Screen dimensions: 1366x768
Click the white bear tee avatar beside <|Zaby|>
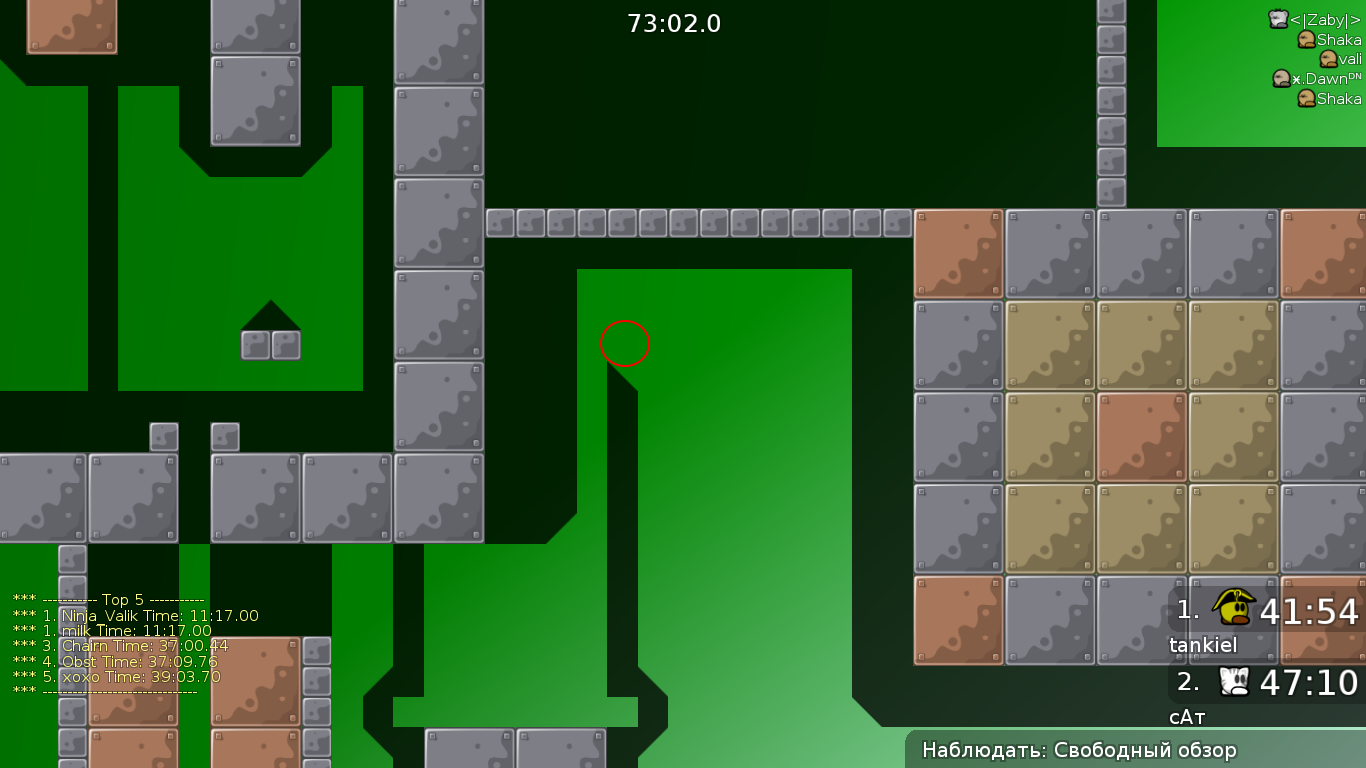coord(1277,17)
